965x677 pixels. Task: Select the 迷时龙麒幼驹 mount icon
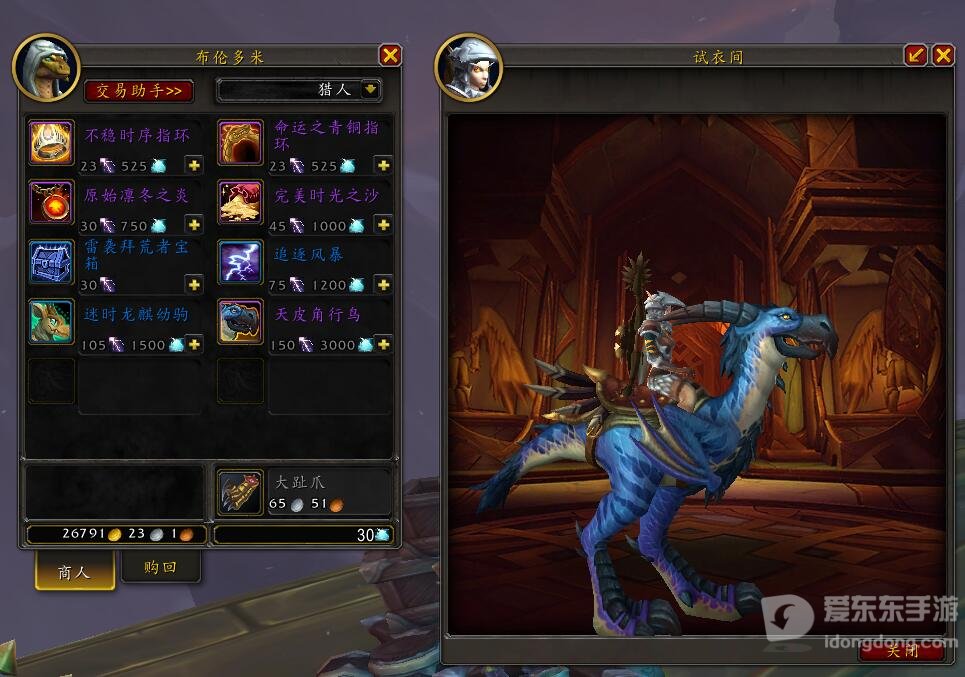point(52,322)
